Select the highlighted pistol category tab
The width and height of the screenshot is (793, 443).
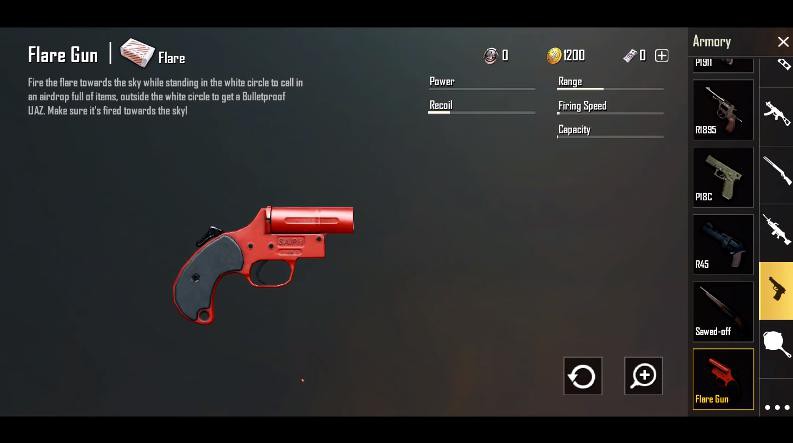tap(777, 290)
